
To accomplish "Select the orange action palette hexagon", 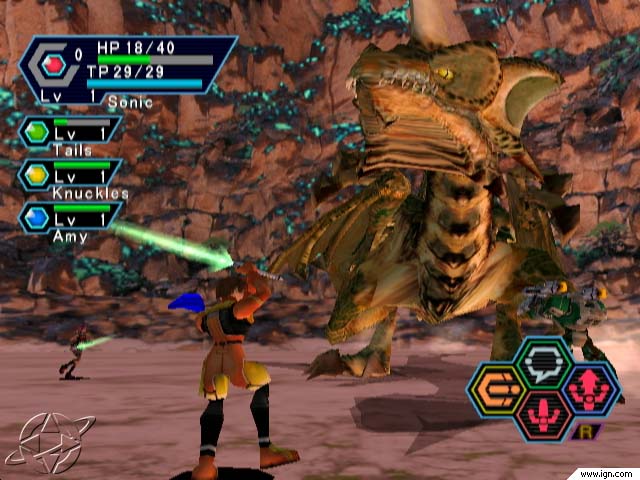I will (496, 390).
